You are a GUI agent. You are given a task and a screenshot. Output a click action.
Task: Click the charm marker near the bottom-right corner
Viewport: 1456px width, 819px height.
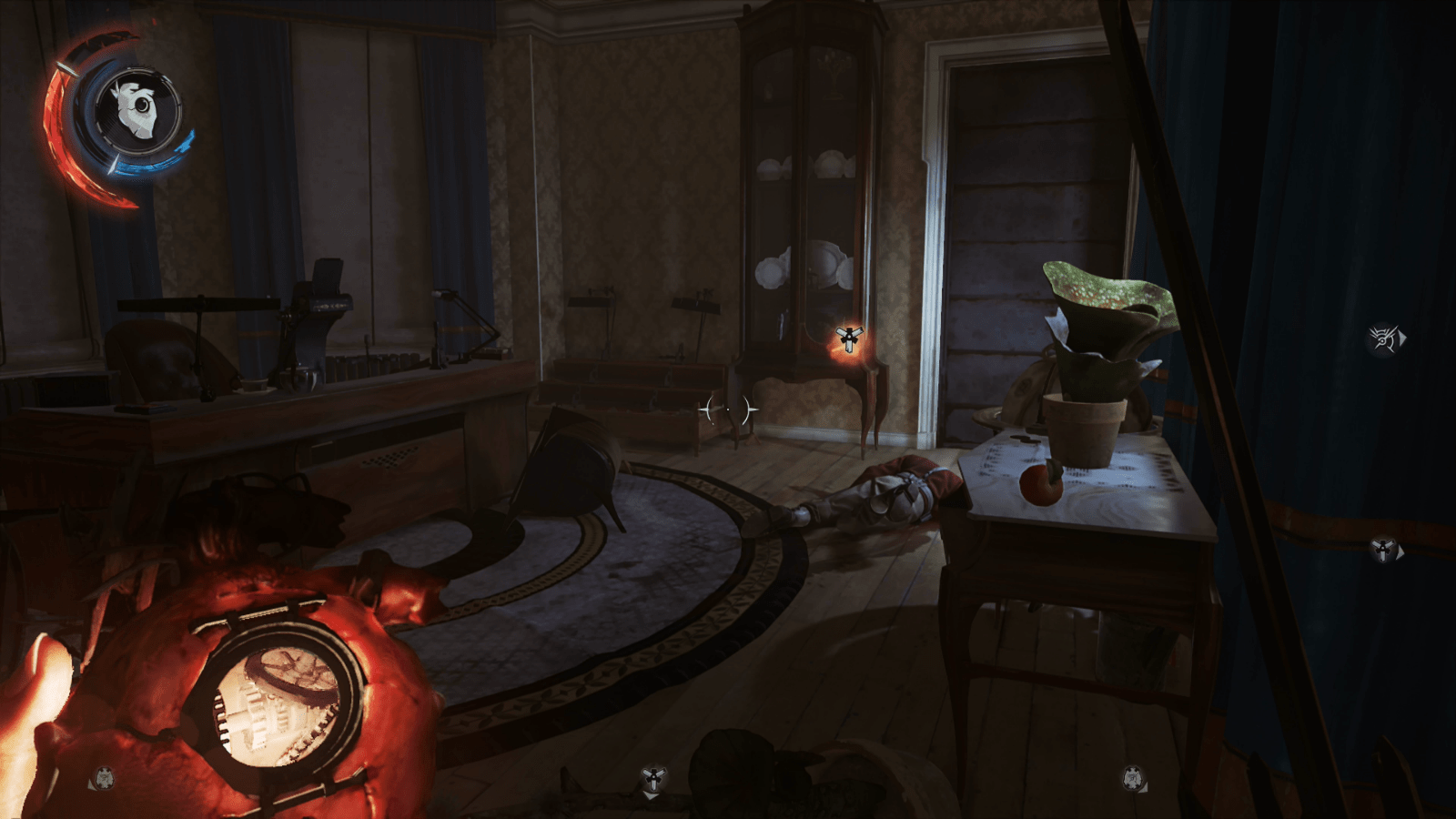(x=1134, y=778)
